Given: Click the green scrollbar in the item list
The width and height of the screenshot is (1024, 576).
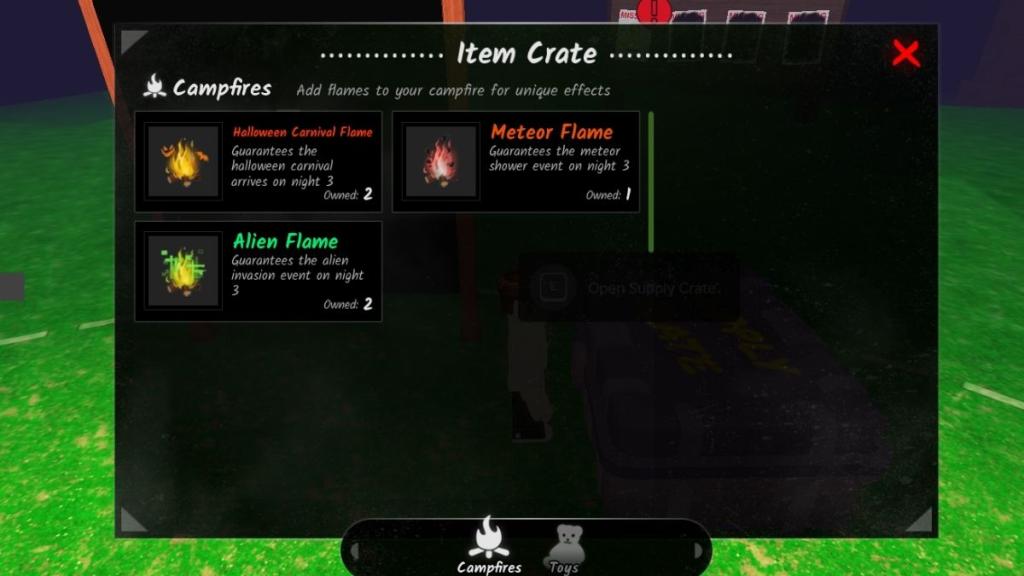Looking at the screenshot, I should [x=651, y=182].
